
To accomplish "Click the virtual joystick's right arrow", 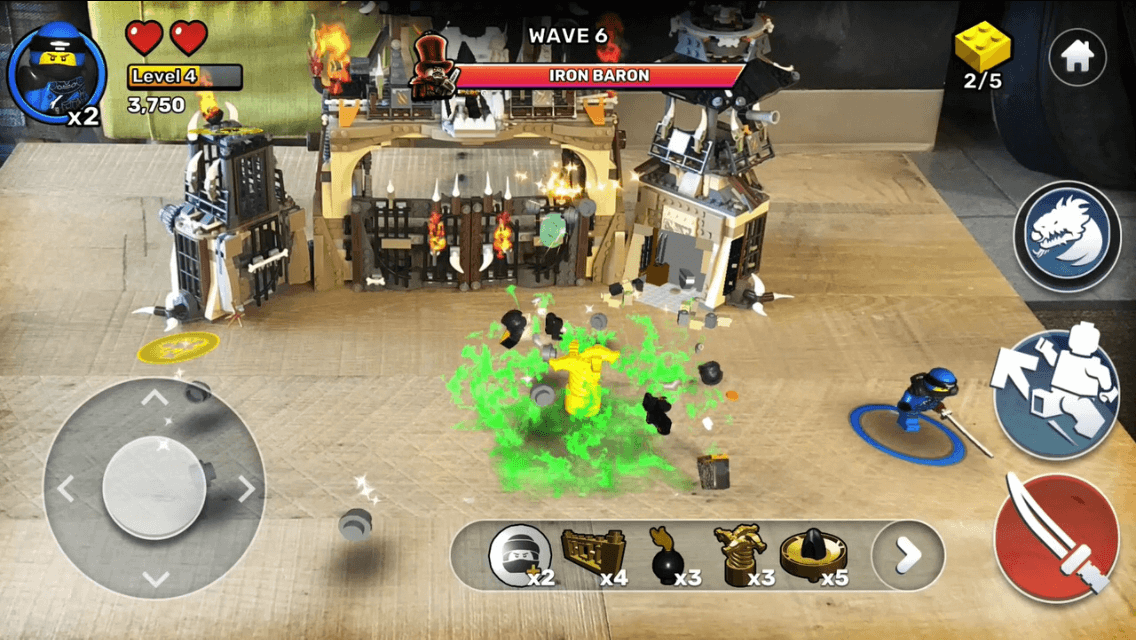I will coord(246,489).
